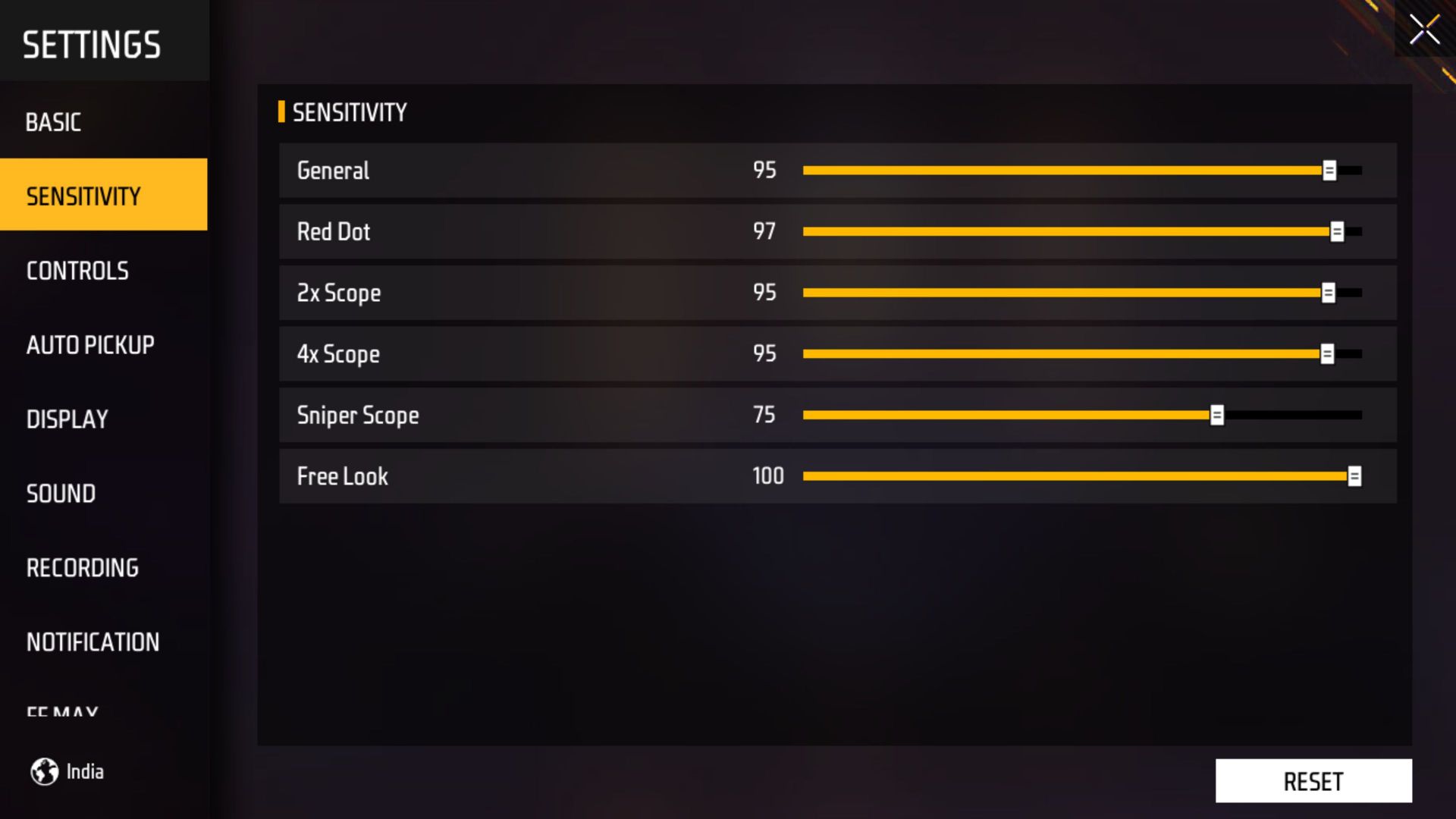Viewport: 1456px width, 819px height.
Task: Open the Sound settings section
Action: 61,494
